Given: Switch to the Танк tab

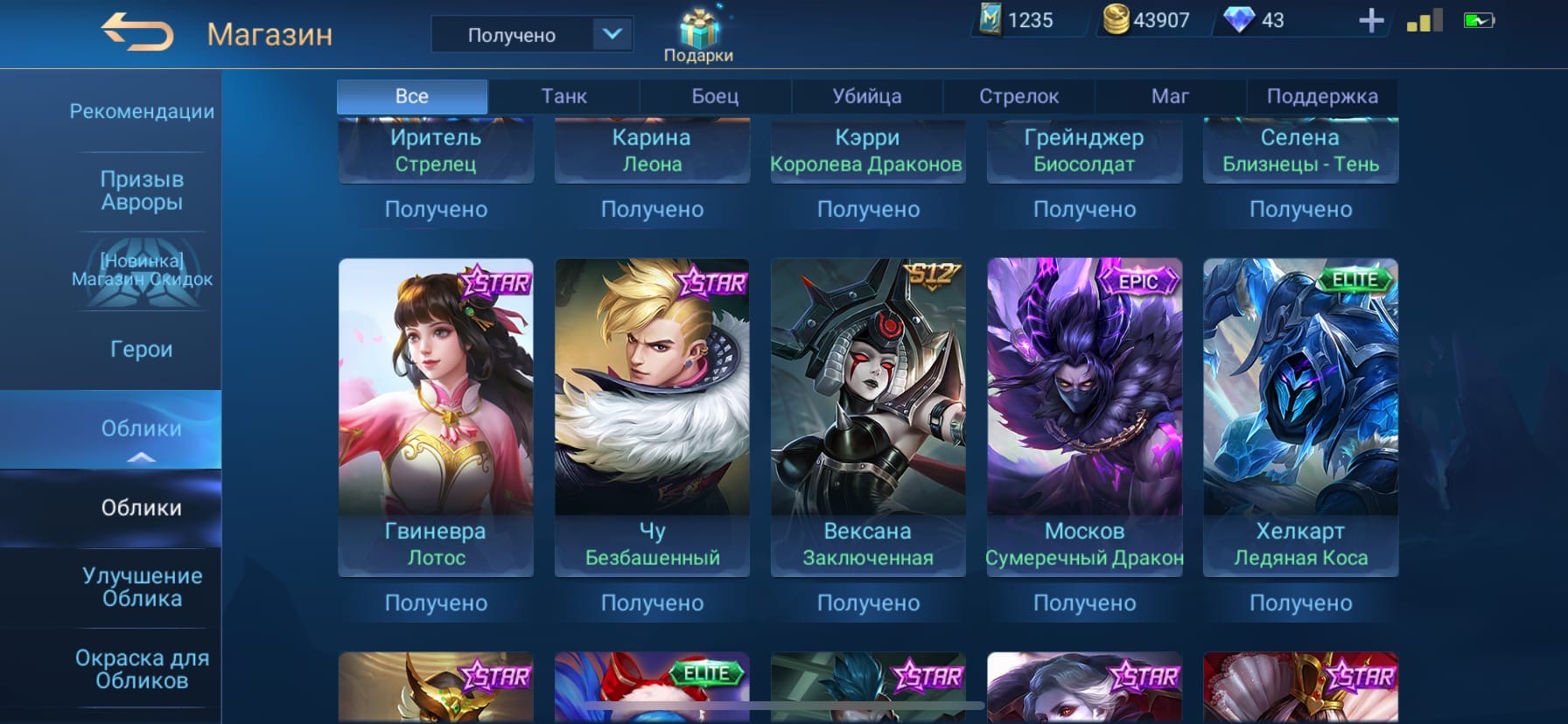Looking at the screenshot, I should pyautogui.click(x=563, y=96).
